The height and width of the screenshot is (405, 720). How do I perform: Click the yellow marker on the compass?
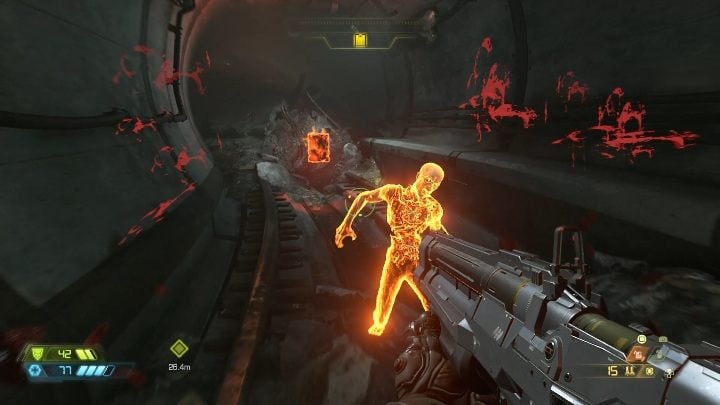(x=360, y=40)
